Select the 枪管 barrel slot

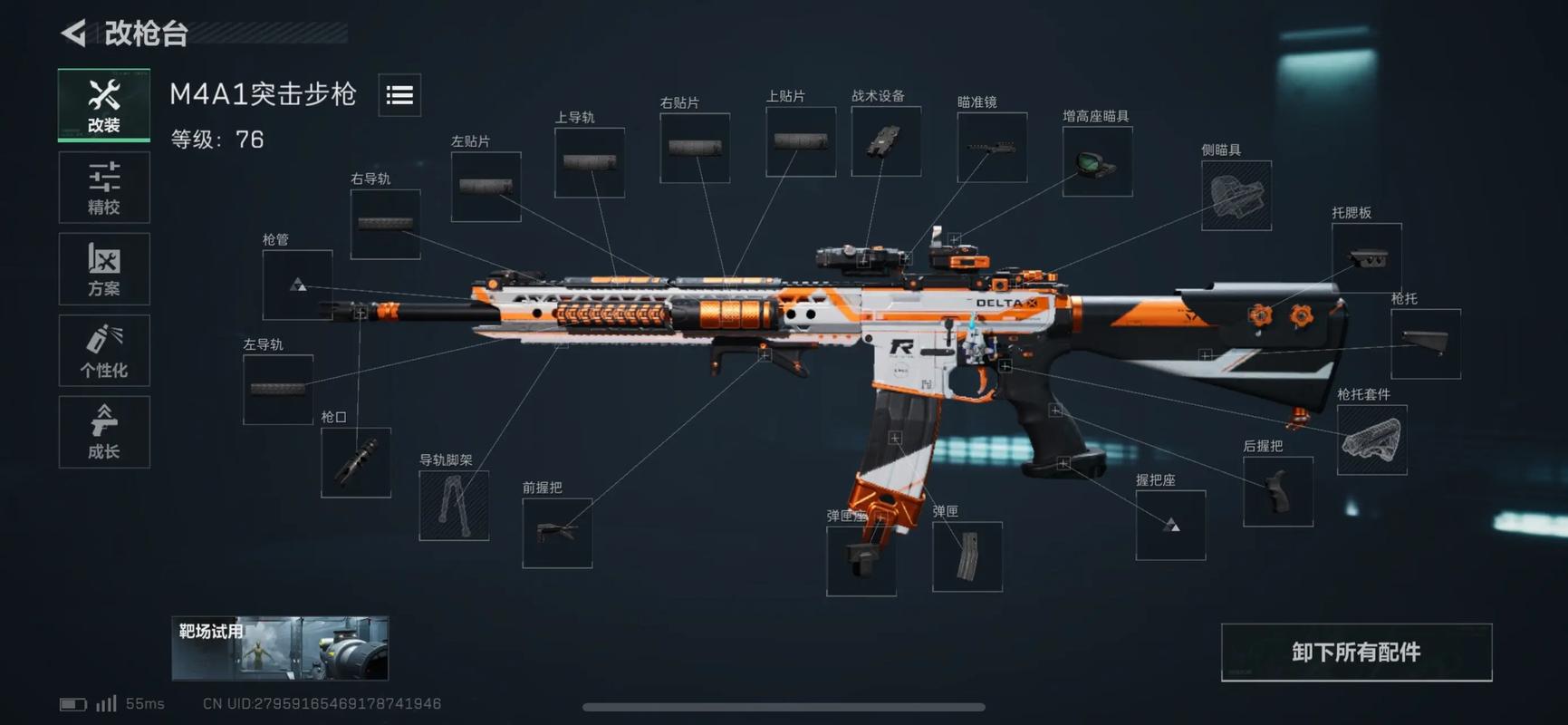(x=297, y=285)
